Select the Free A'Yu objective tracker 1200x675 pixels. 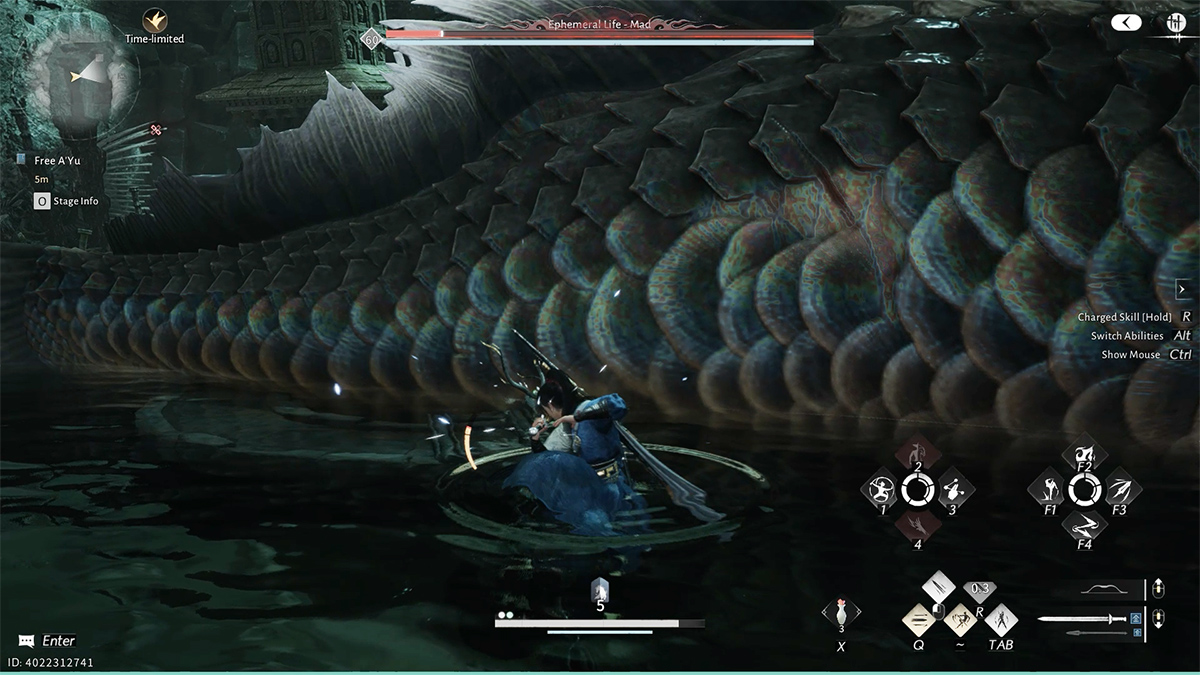57,160
